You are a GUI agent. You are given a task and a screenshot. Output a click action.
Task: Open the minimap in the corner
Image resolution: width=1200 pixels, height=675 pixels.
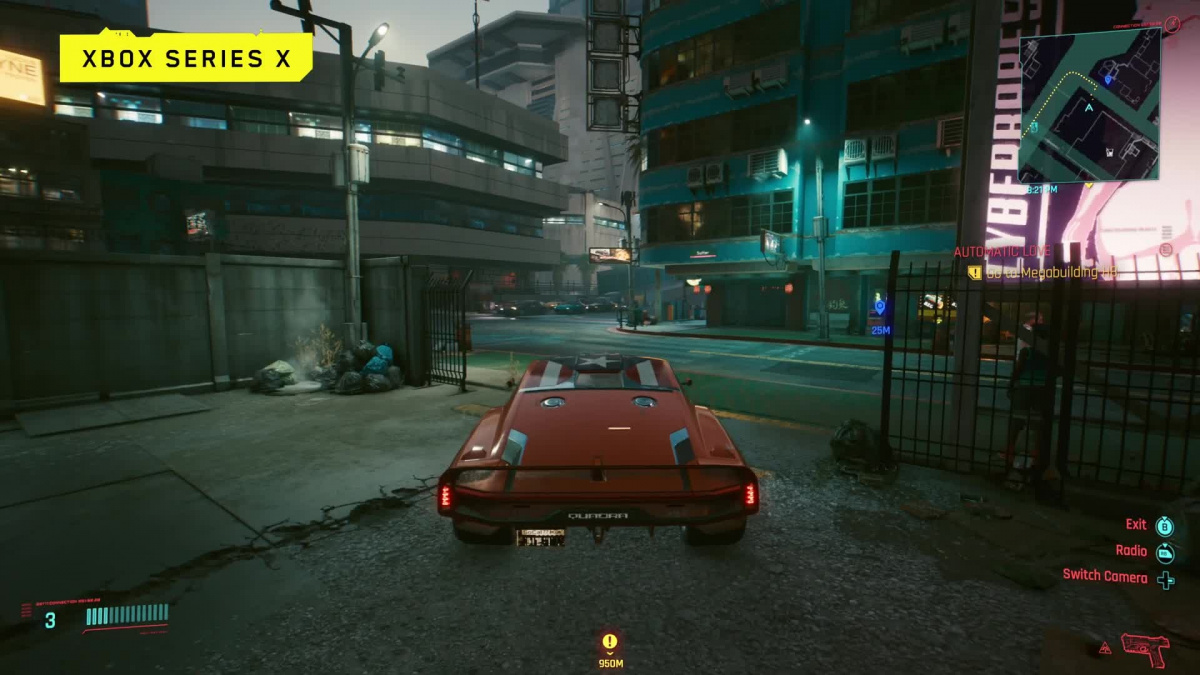(1089, 104)
